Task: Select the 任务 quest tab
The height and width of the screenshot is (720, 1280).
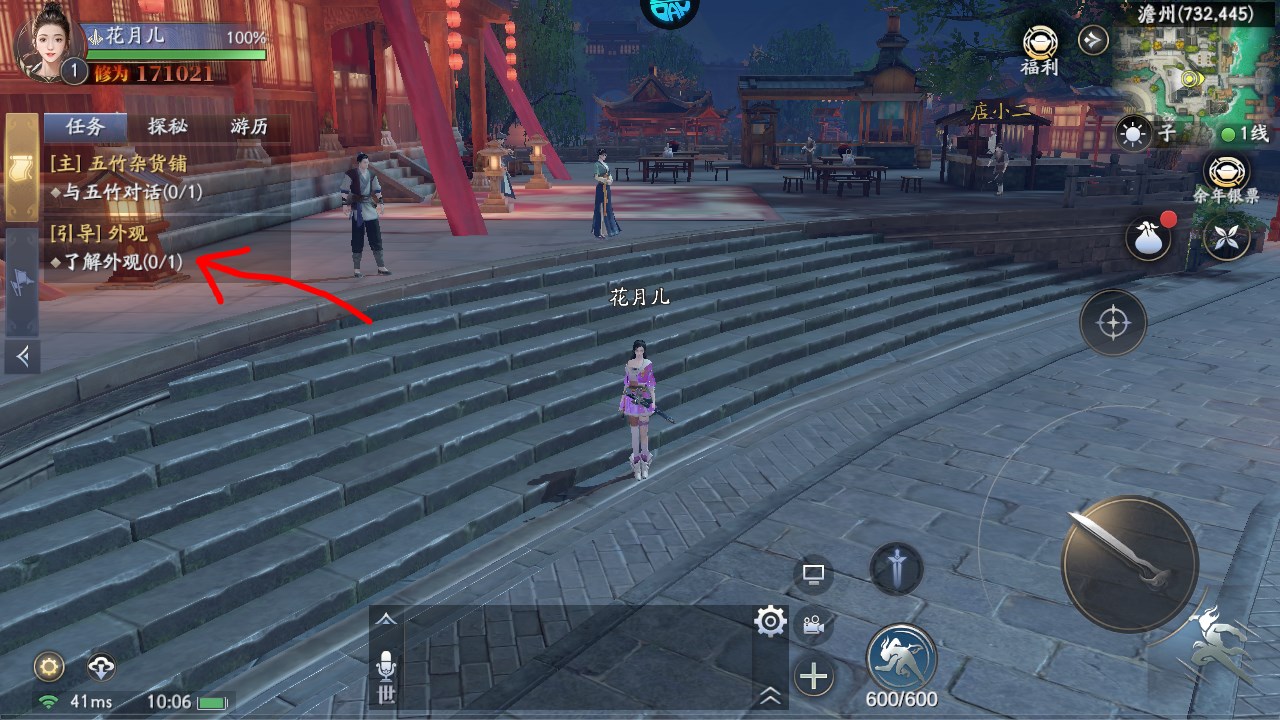Action: pyautogui.click(x=85, y=127)
